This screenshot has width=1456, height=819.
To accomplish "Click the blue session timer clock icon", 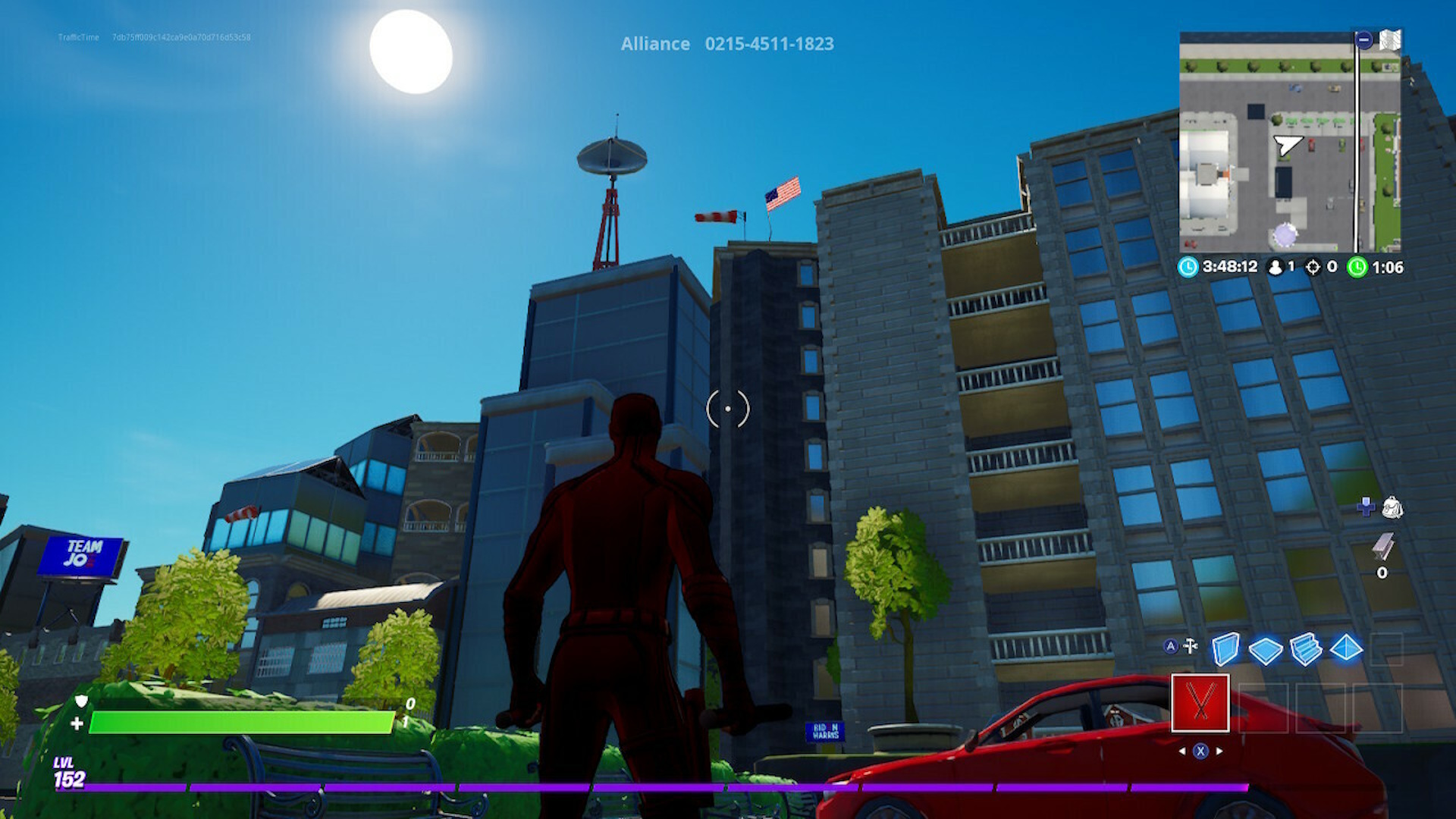I will click(1188, 266).
